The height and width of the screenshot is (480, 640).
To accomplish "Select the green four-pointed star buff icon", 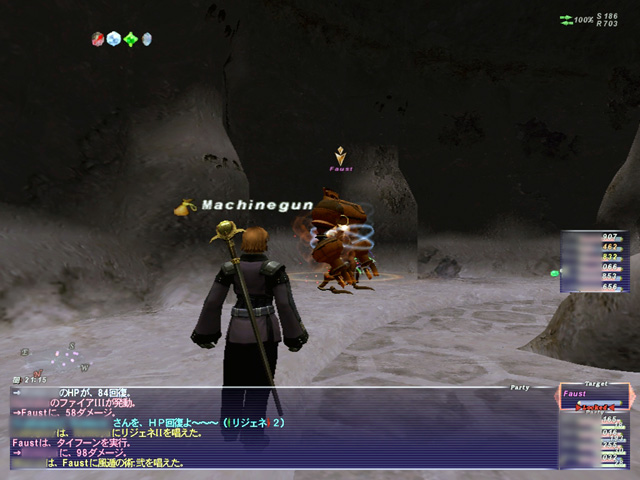I will 130,39.
